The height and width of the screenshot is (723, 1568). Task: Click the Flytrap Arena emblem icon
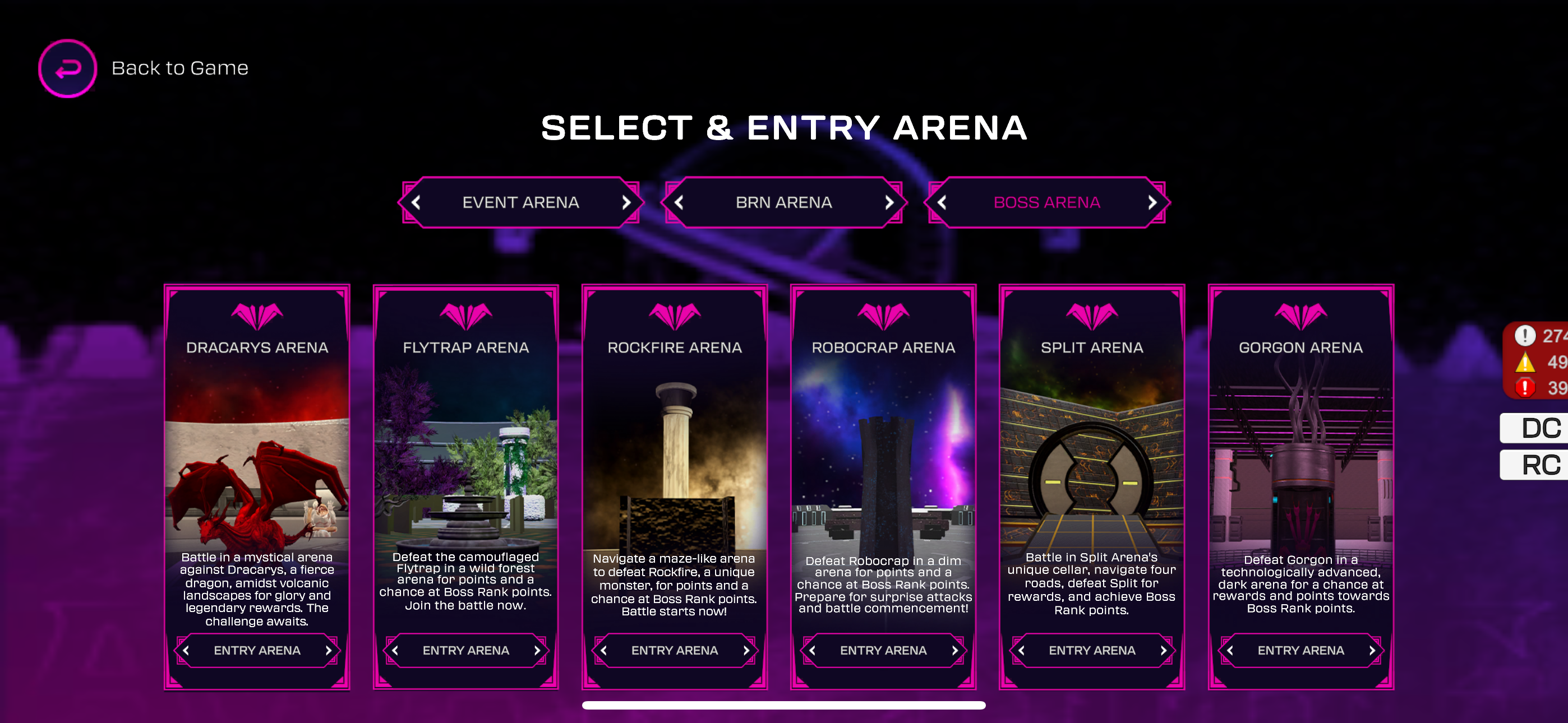click(465, 314)
